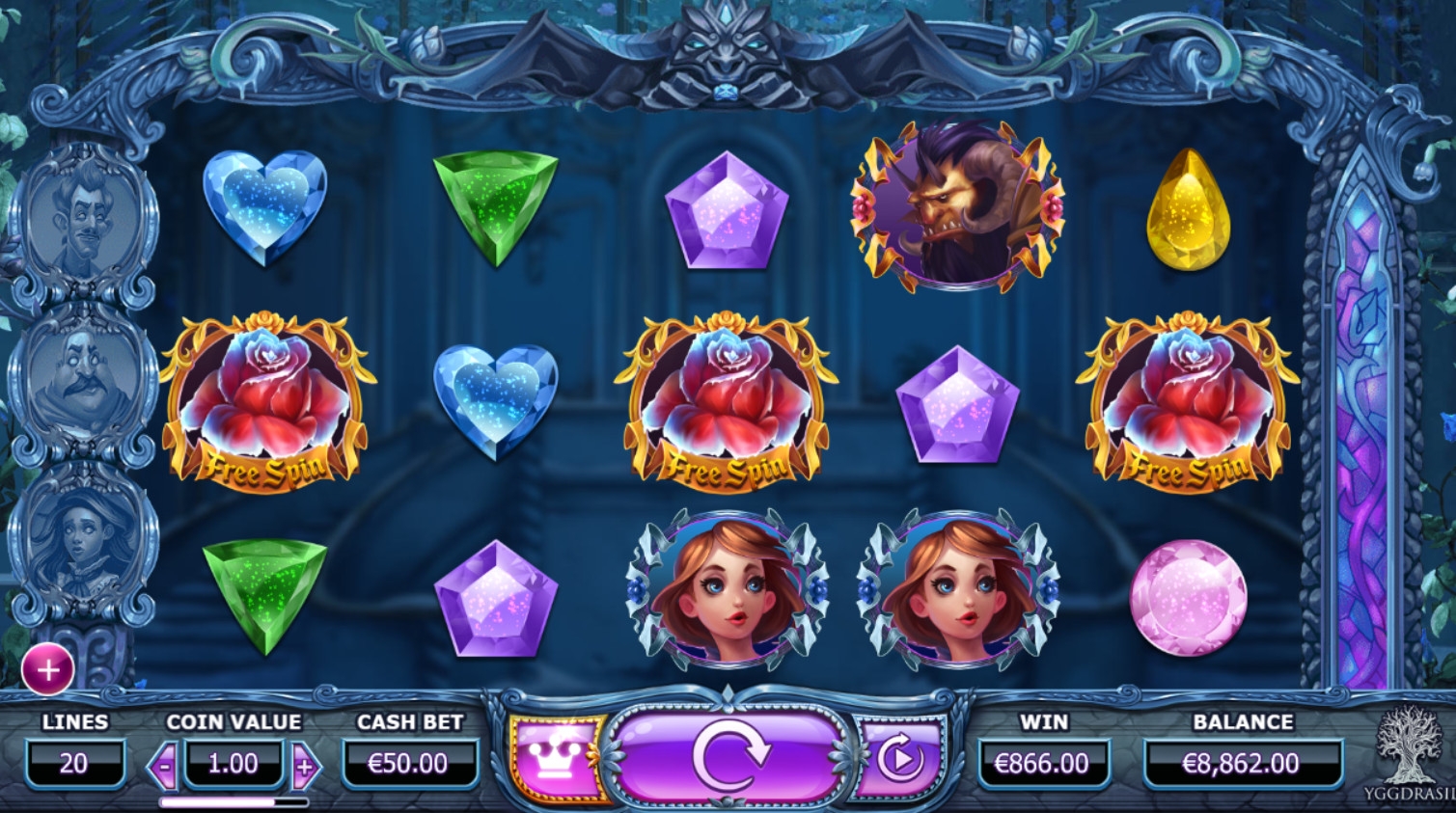Start autoplay with the circular play button
The width and height of the screenshot is (1456, 813).
900,759
